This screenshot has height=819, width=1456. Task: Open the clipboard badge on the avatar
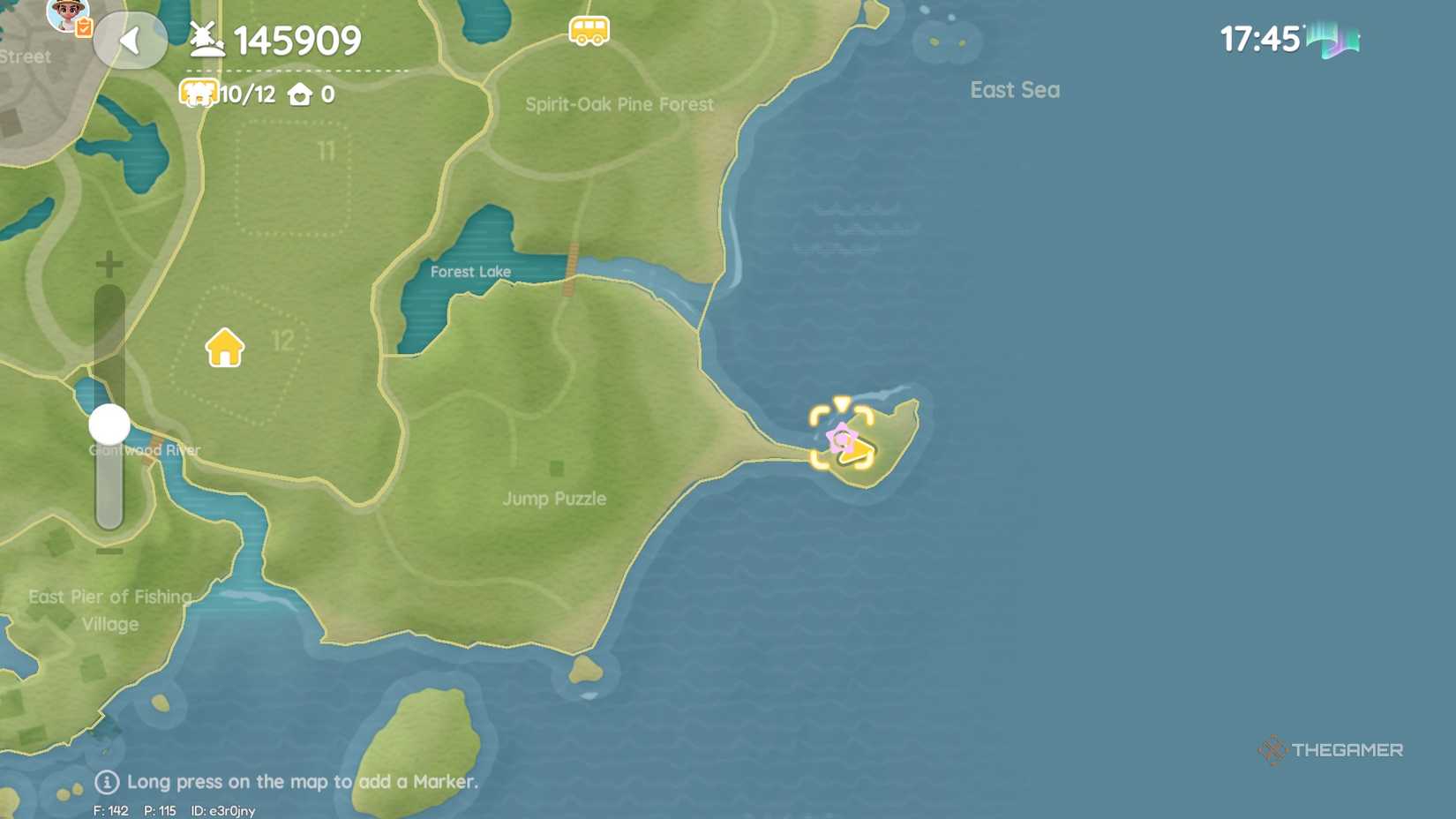(85, 26)
